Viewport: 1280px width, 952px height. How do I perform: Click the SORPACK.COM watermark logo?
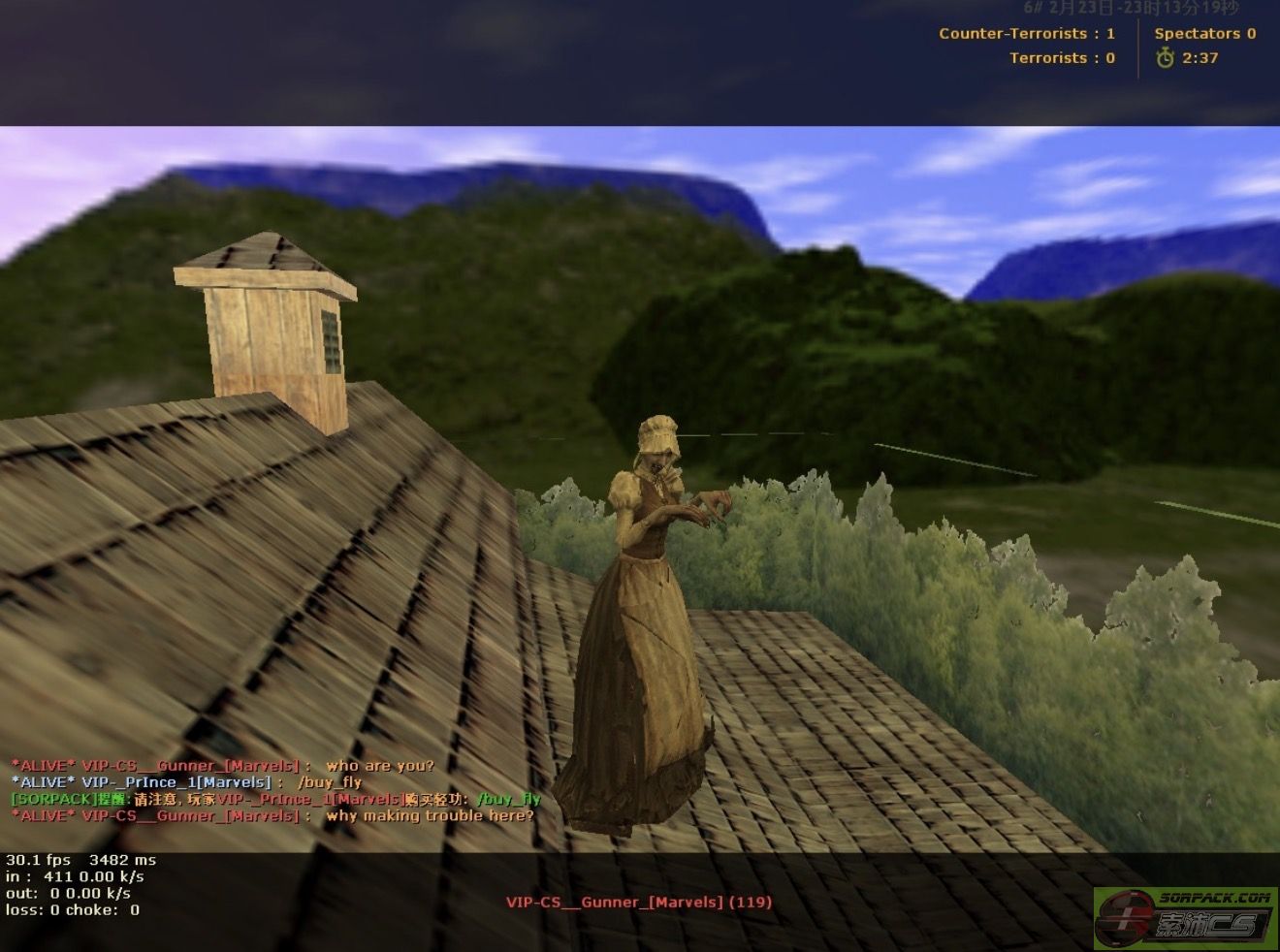click(x=1186, y=916)
